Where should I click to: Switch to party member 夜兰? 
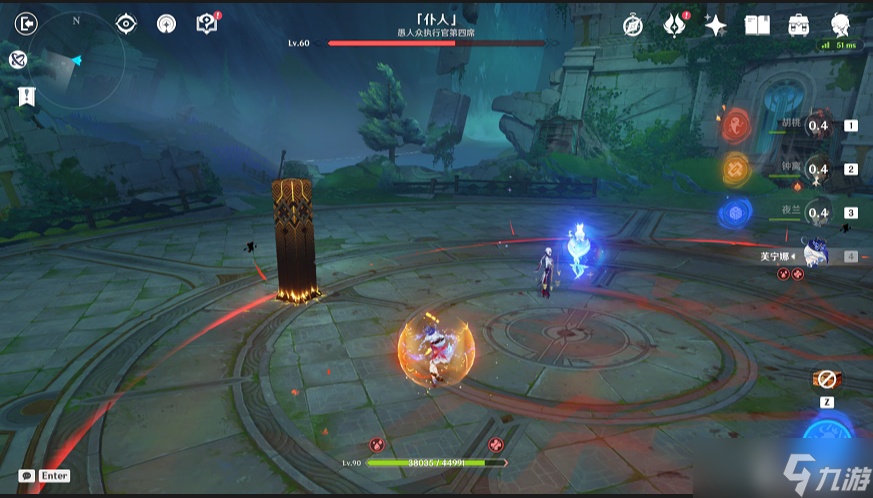click(x=819, y=213)
